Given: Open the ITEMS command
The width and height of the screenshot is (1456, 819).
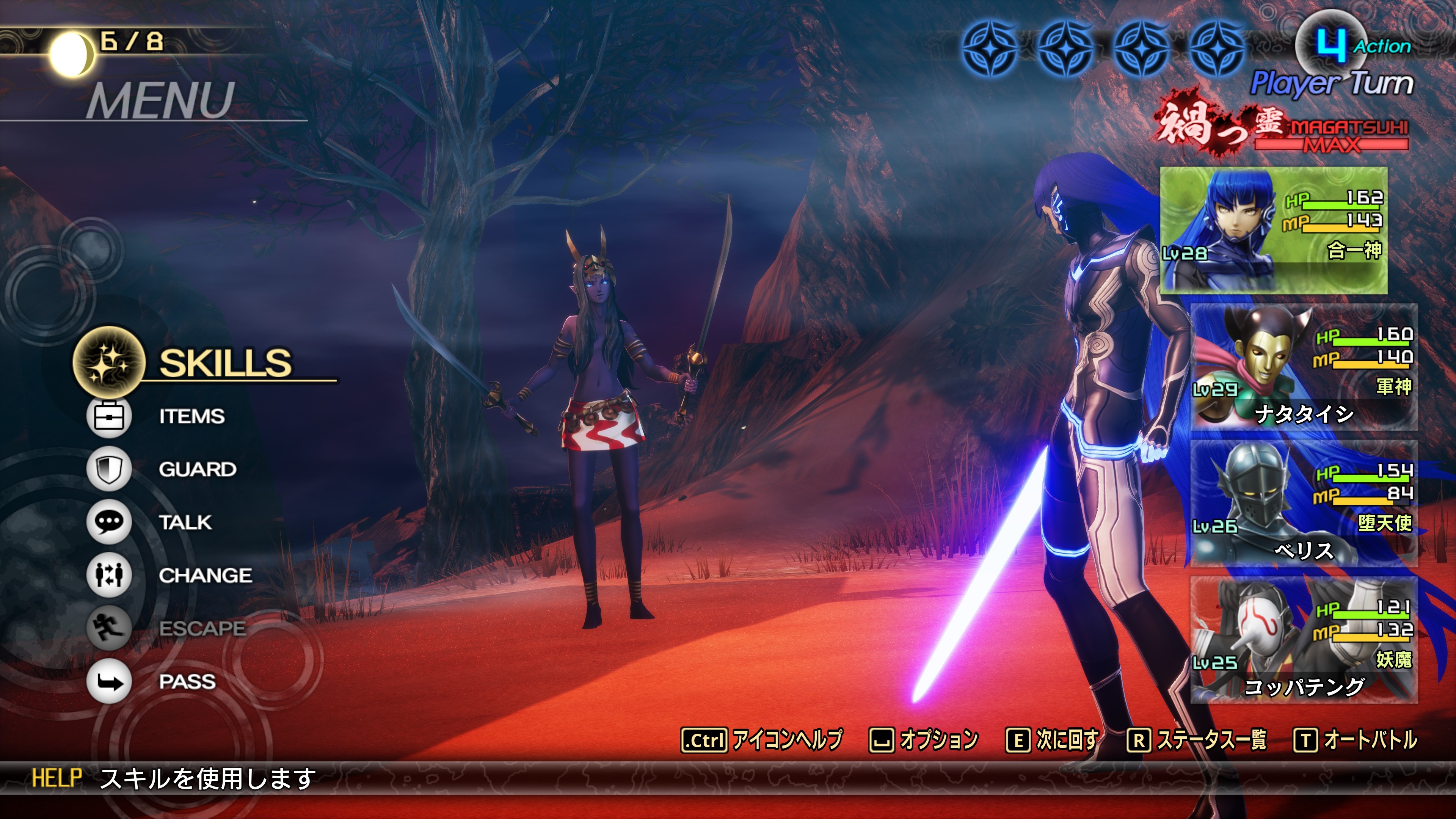Looking at the screenshot, I should 191,417.
